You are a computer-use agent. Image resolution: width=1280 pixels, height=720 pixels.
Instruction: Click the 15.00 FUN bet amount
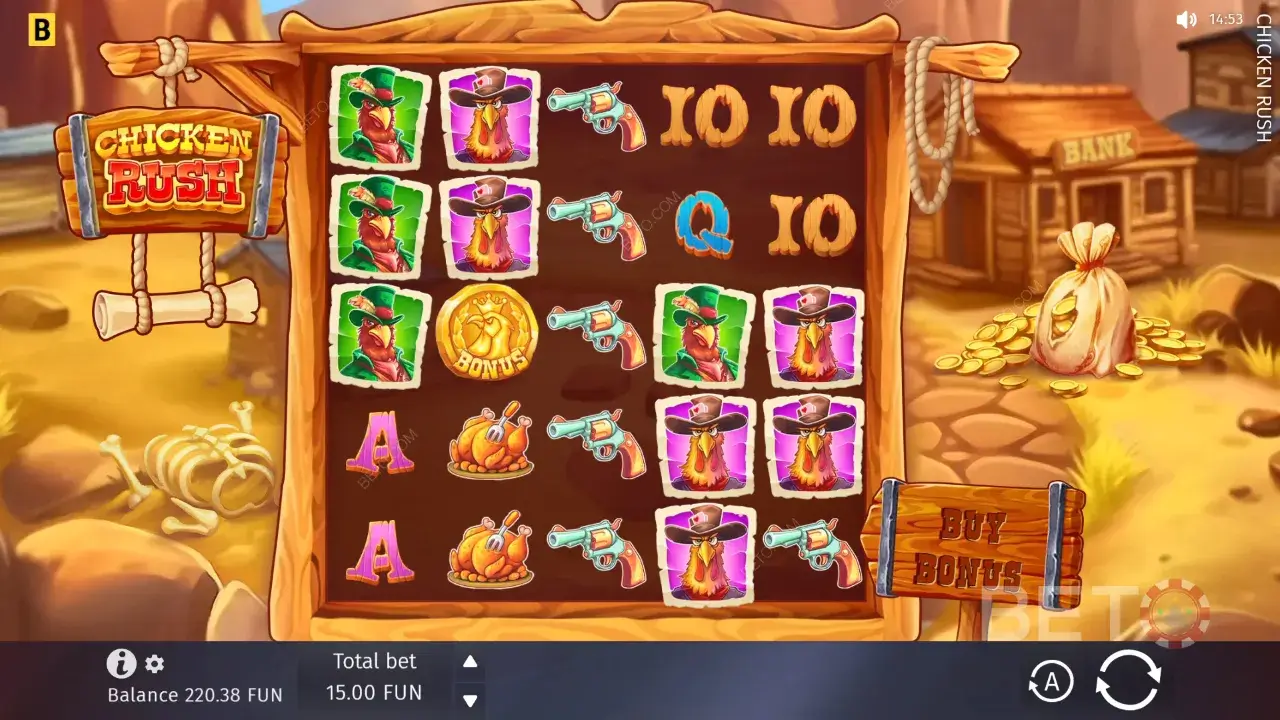click(375, 691)
